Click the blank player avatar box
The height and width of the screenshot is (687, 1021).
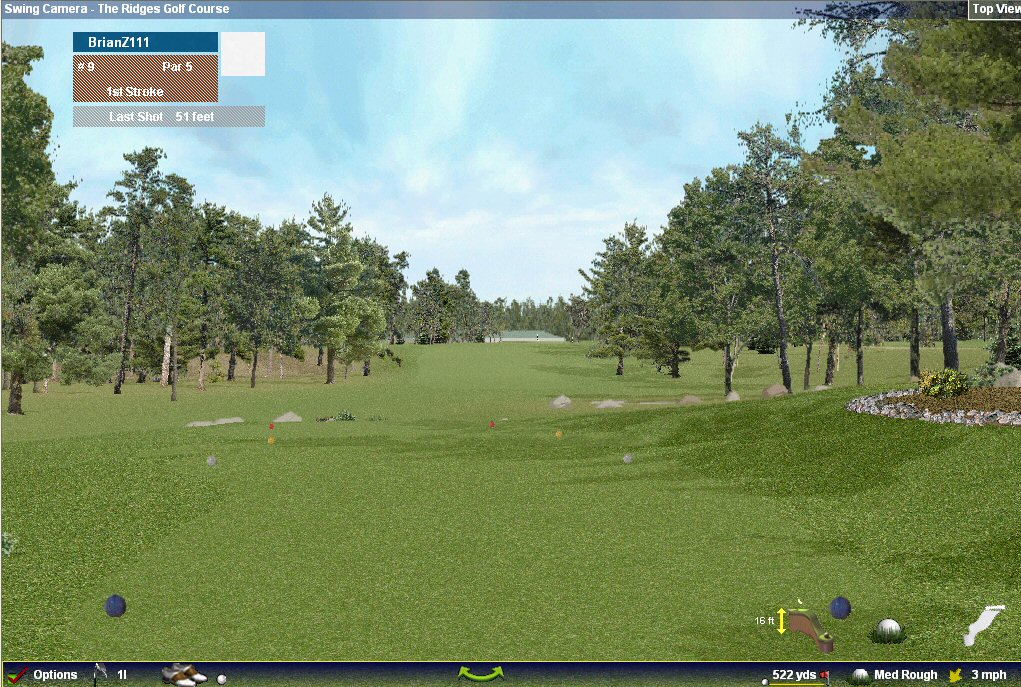(x=243, y=54)
